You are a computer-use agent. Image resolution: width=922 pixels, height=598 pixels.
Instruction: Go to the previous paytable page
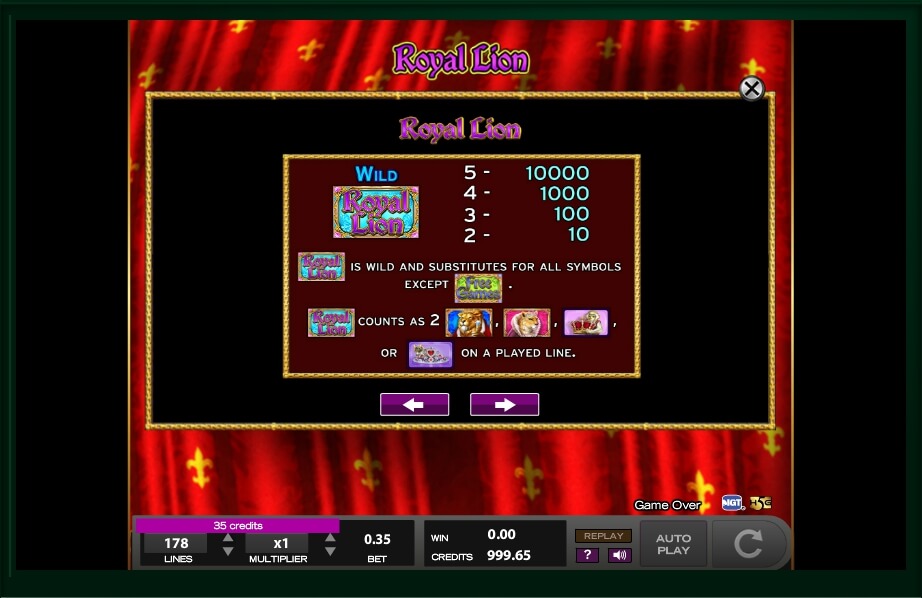tap(414, 404)
